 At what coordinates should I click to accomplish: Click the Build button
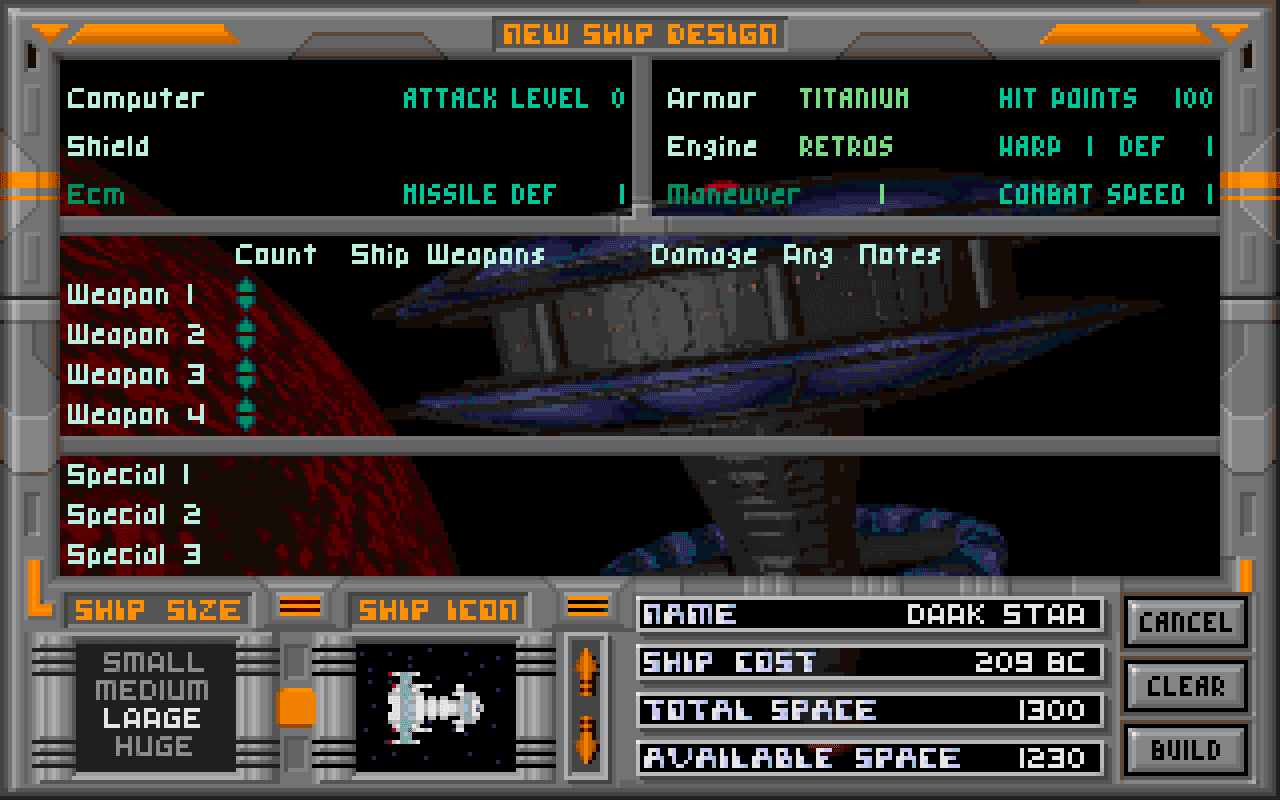tap(1185, 750)
